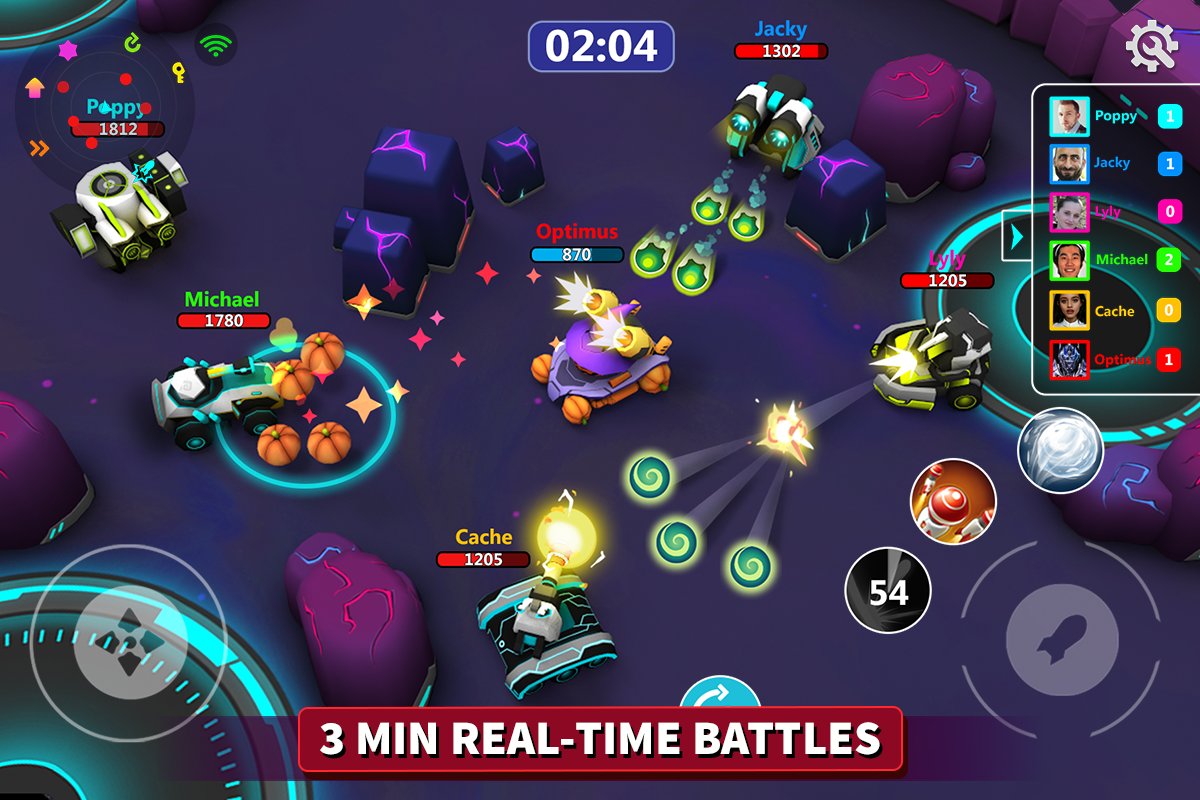Tap the ability on cooldown showing 54
Viewport: 1200px width, 800px height.
coord(888,591)
